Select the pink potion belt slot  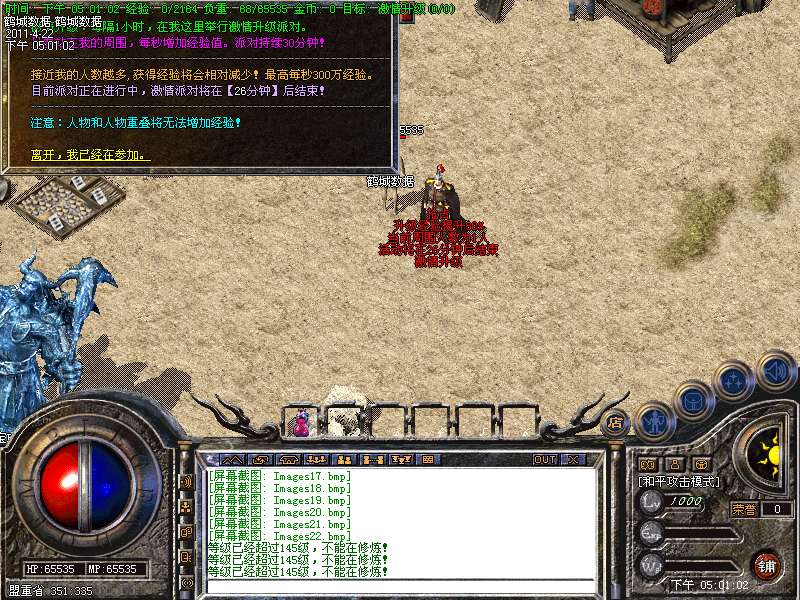click(x=301, y=424)
